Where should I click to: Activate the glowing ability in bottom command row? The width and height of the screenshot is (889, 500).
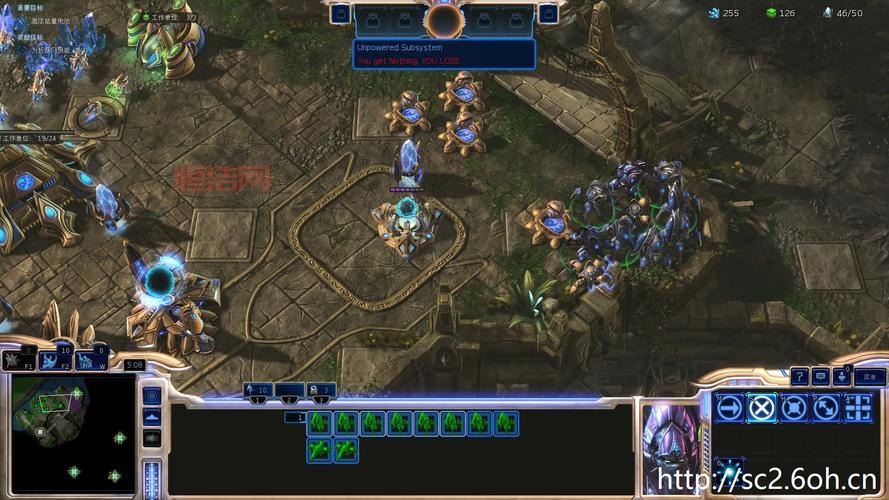(x=730, y=469)
